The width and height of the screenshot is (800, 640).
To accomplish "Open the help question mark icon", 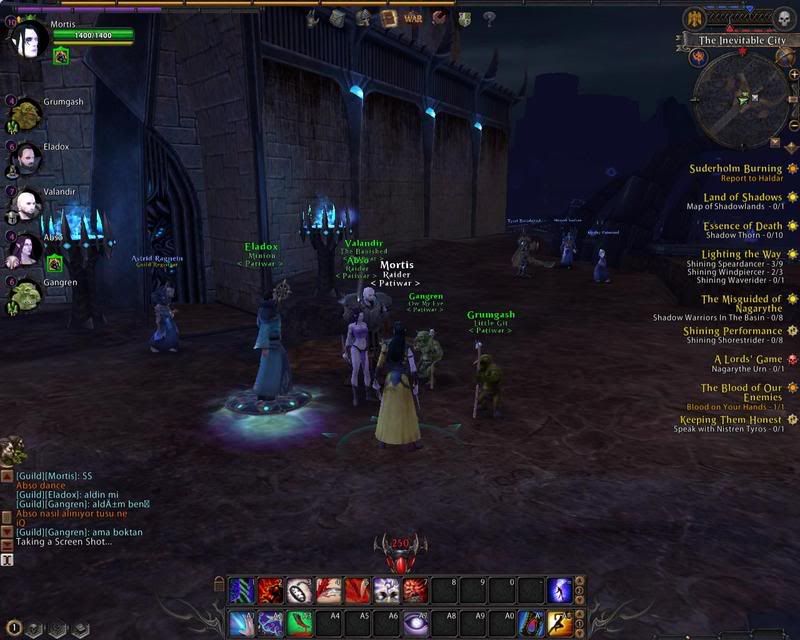I will 489,18.
